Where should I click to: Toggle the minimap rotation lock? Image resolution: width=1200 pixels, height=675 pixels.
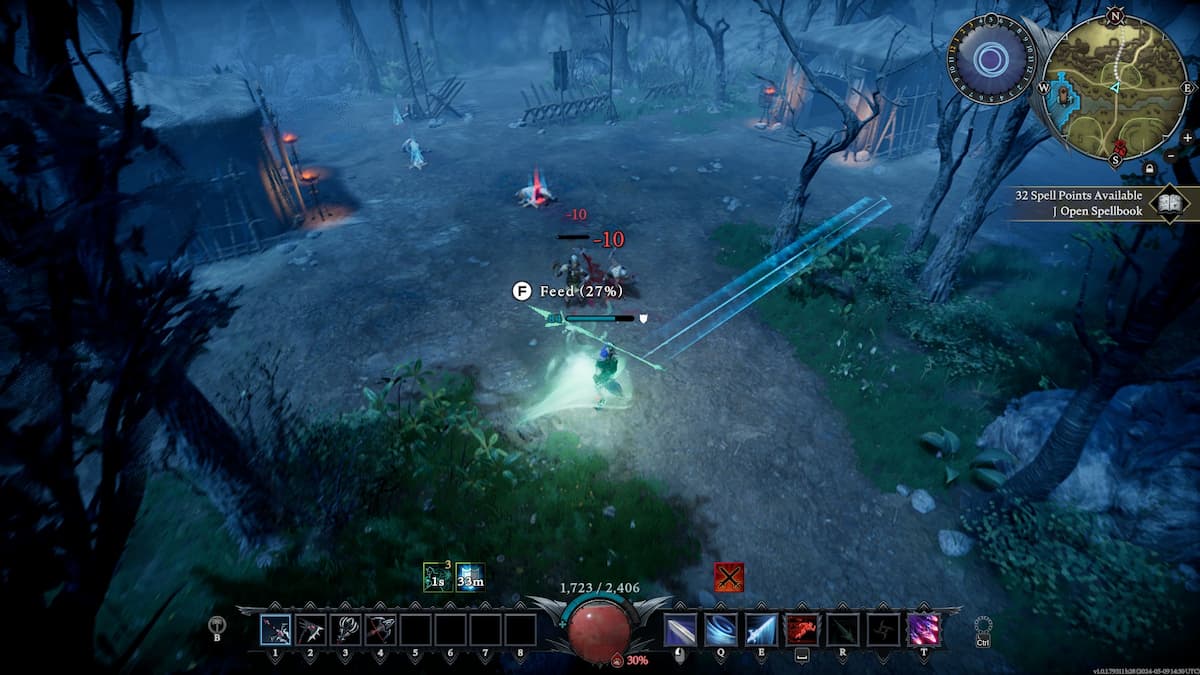(1151, 169)
